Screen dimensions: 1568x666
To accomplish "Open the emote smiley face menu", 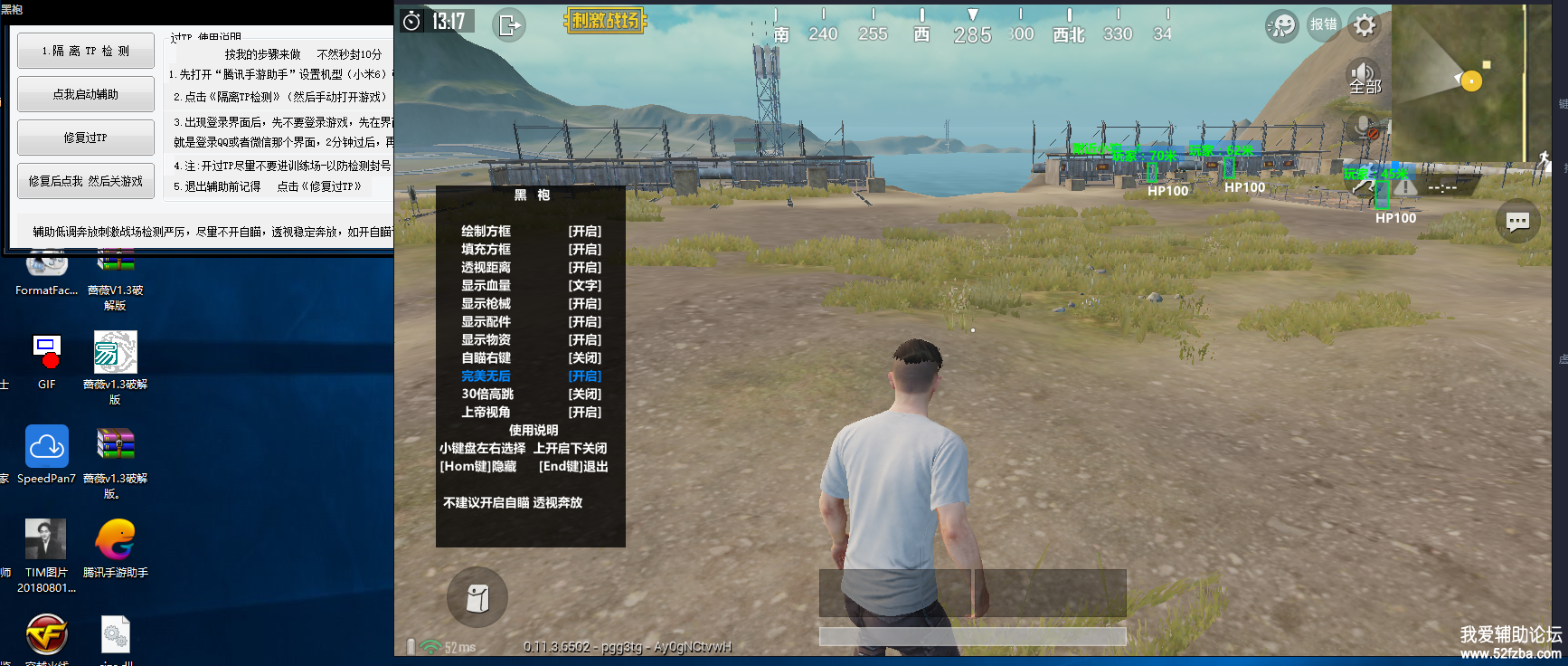I will 1281,25.
